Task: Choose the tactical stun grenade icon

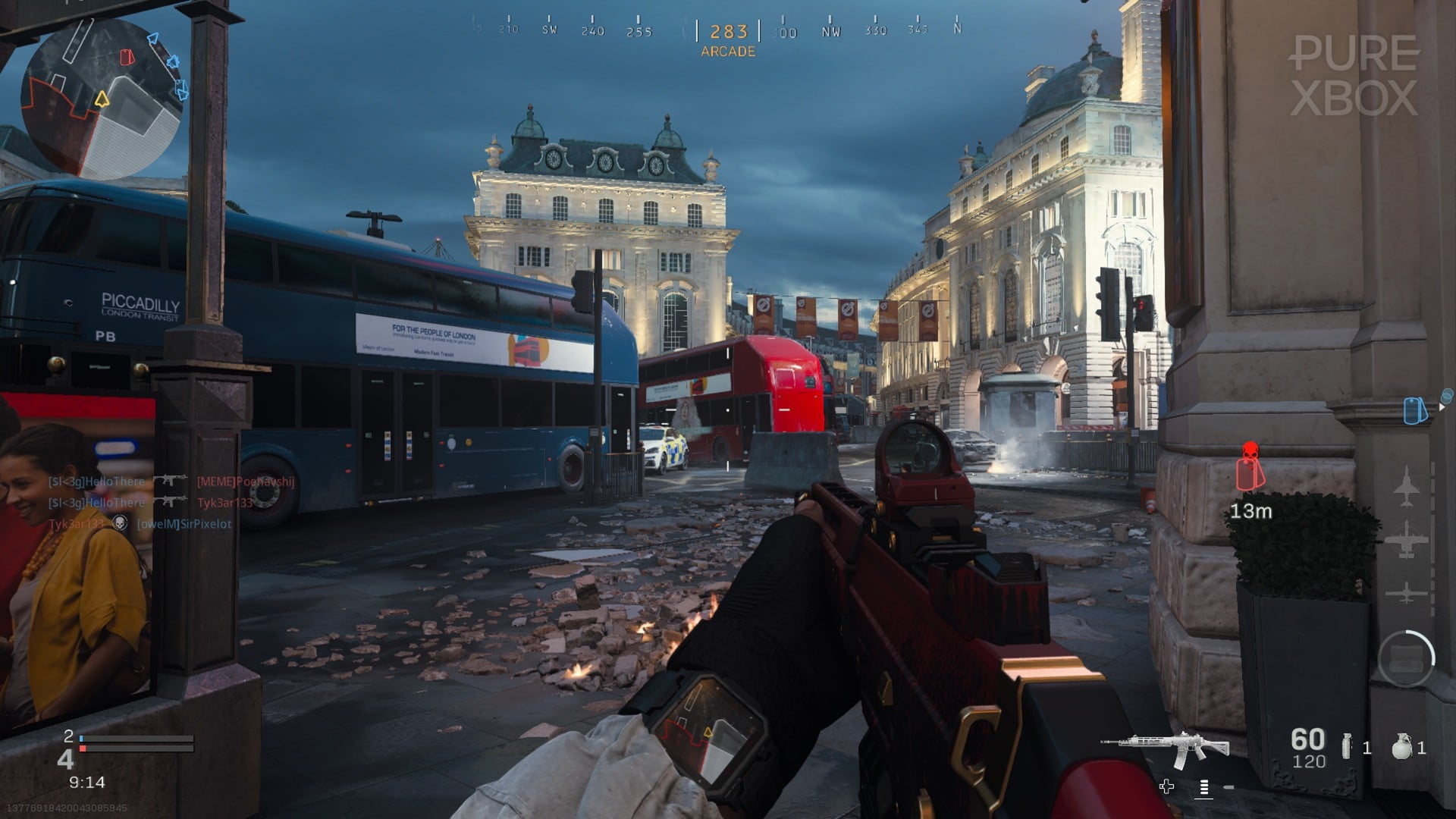Action: [1347, 747]
